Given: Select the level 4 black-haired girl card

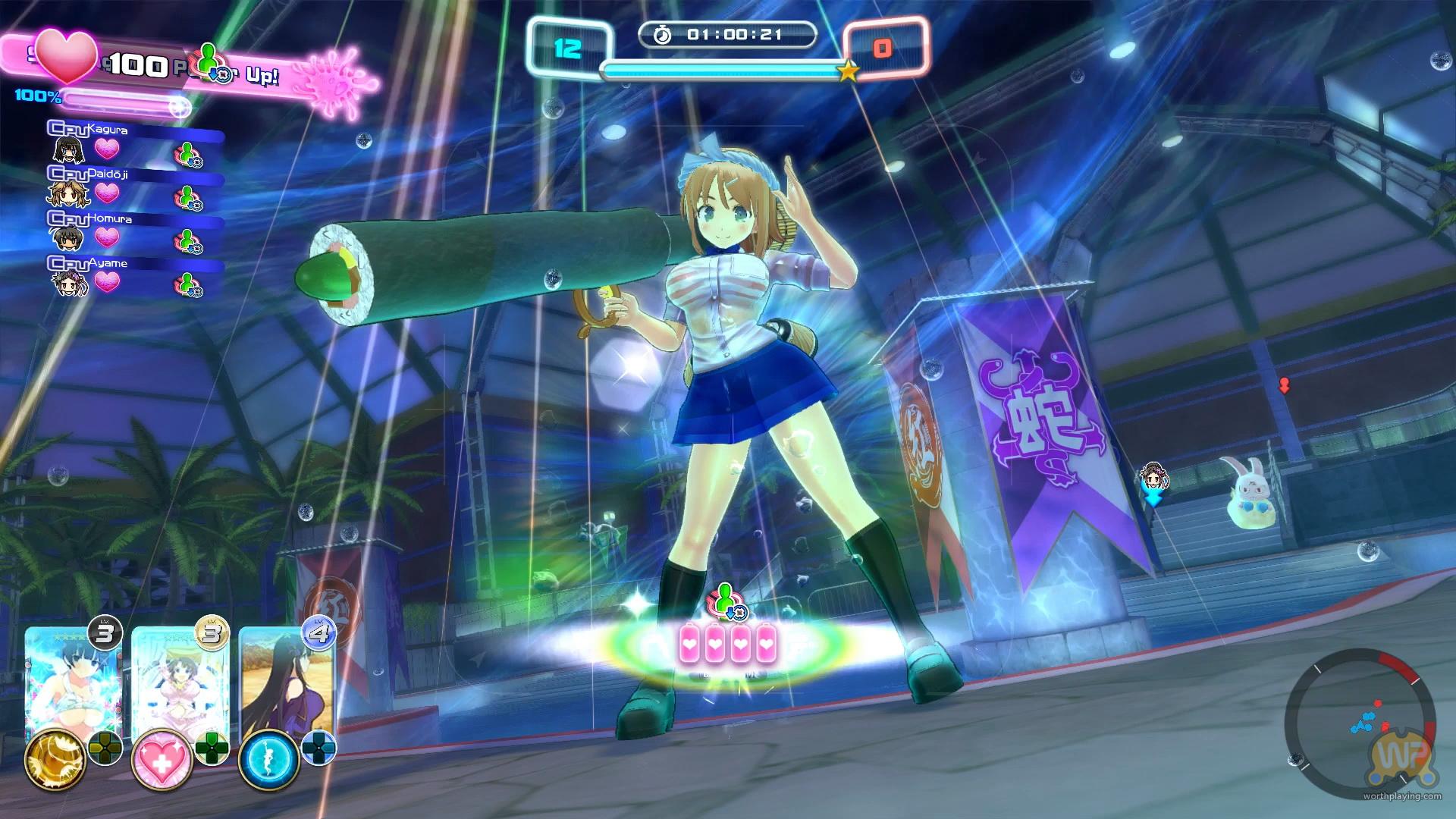Looking at the screenshot, I should (286, 682).
